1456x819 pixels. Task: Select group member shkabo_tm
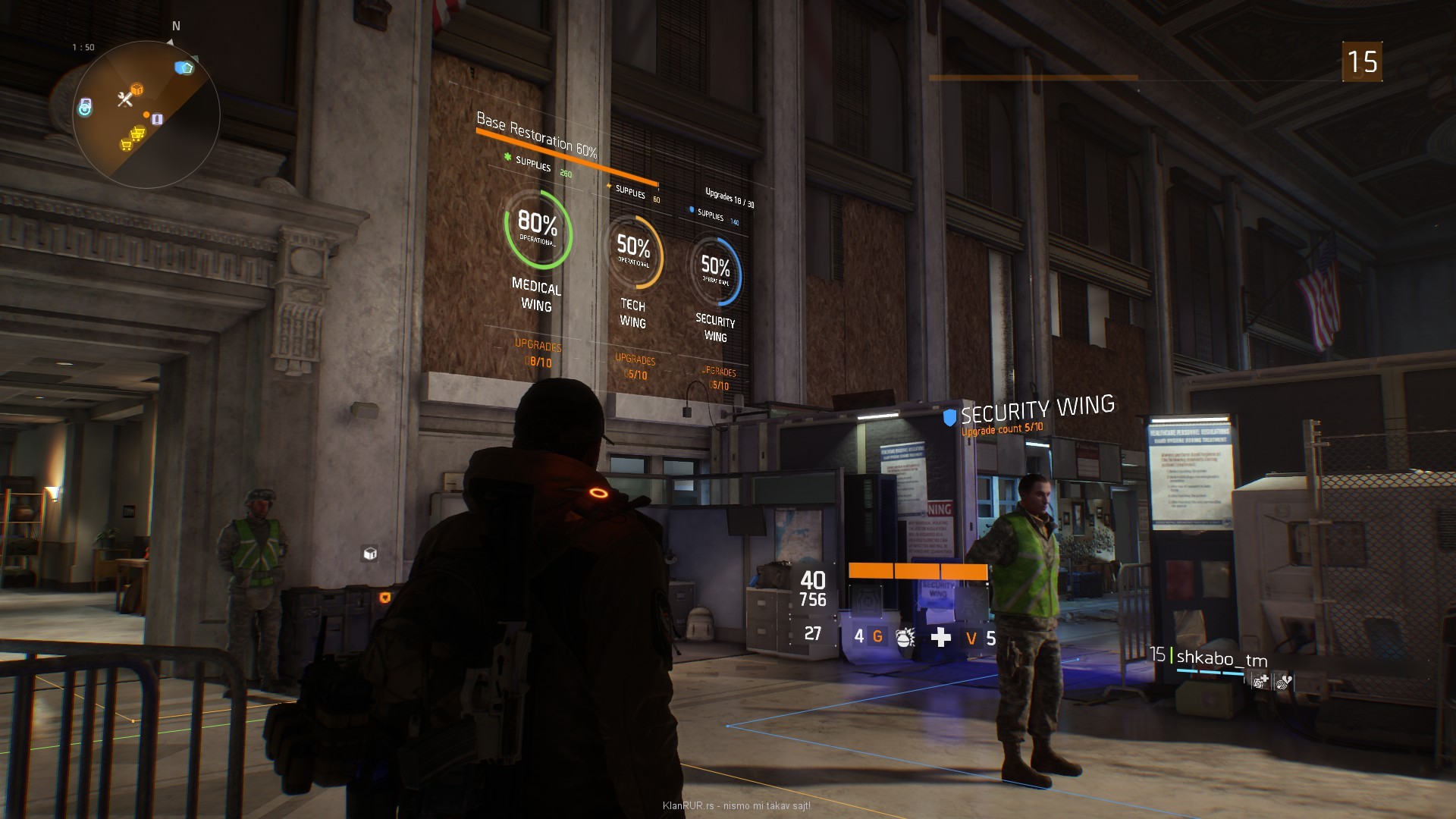click(1221, 658)
